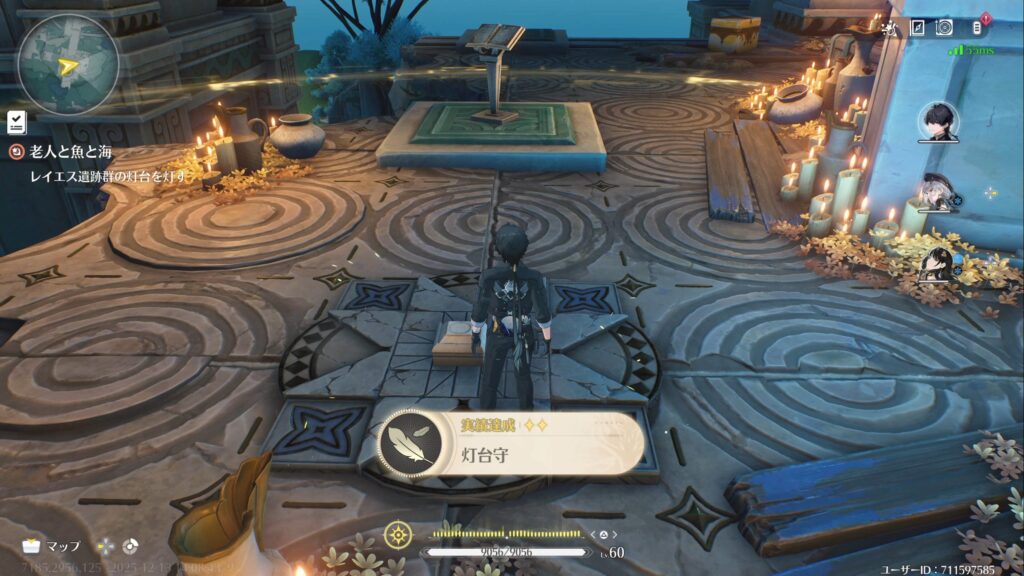
Task: Open the menu icon with the red alert badge
Action: click(x=978, y=26)
